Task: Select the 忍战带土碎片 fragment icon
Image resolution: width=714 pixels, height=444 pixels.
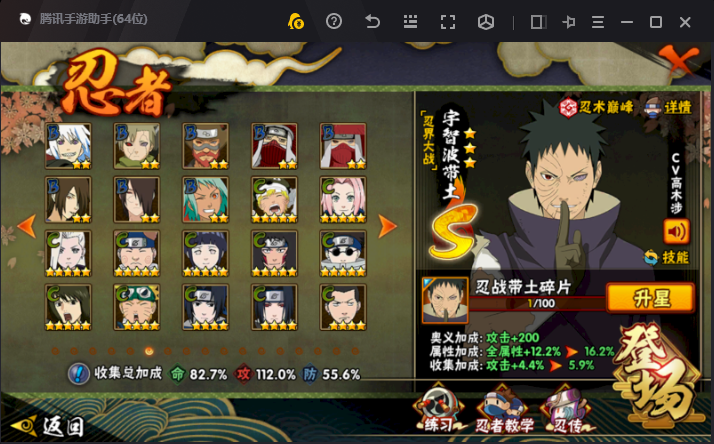Action: pos(445,300)
